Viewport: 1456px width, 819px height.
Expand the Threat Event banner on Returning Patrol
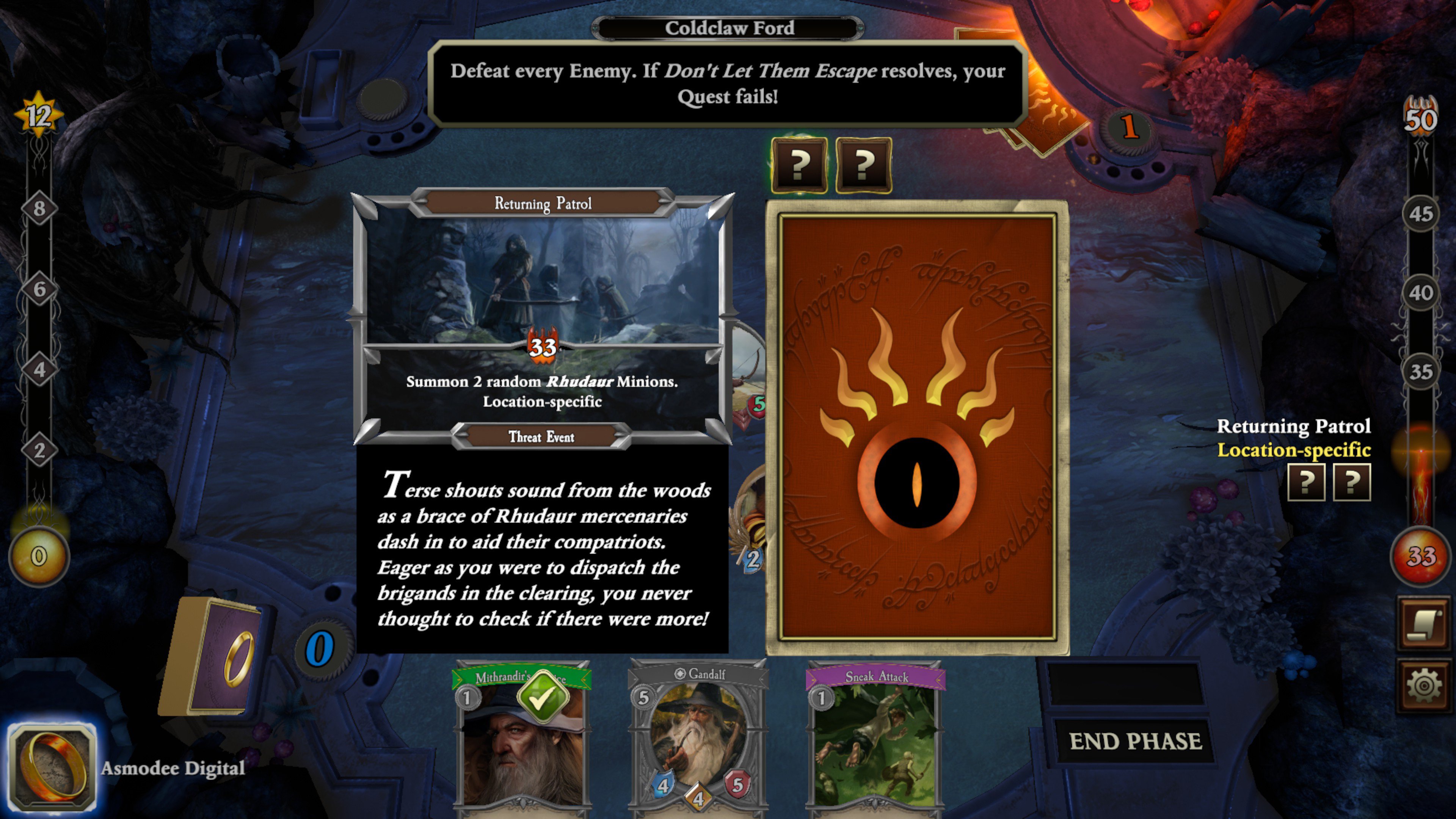(541, 437)
